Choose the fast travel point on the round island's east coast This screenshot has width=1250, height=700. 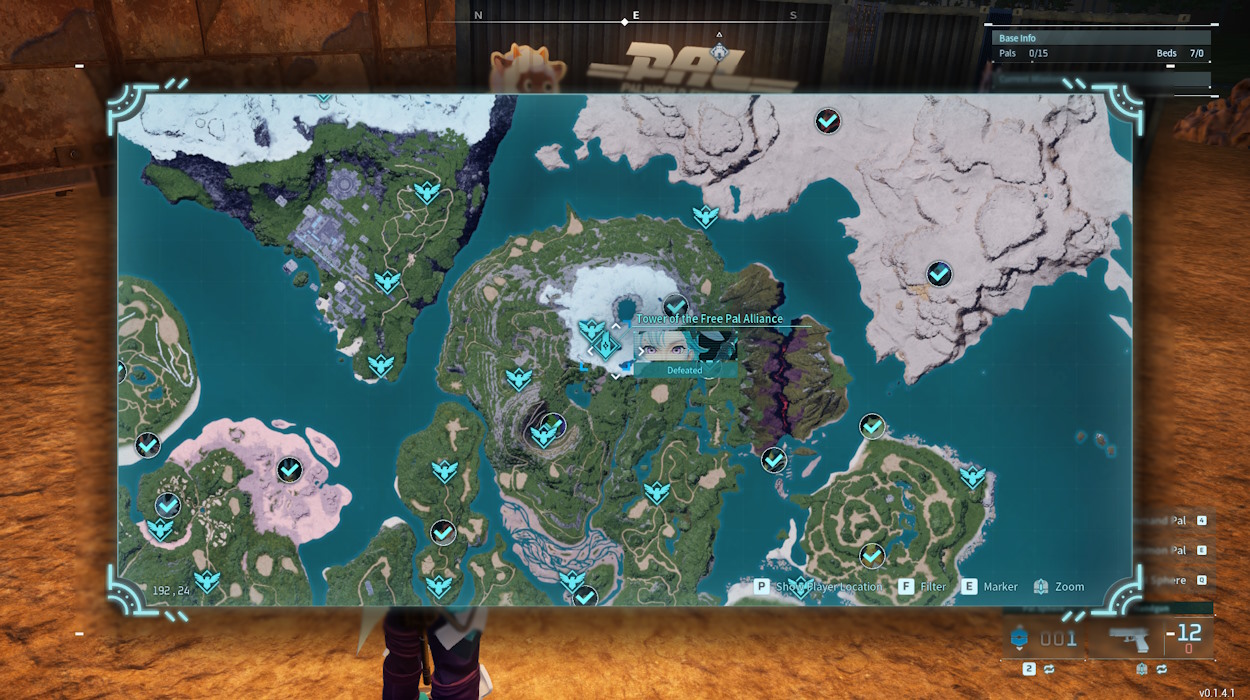[x=973, y=477]
